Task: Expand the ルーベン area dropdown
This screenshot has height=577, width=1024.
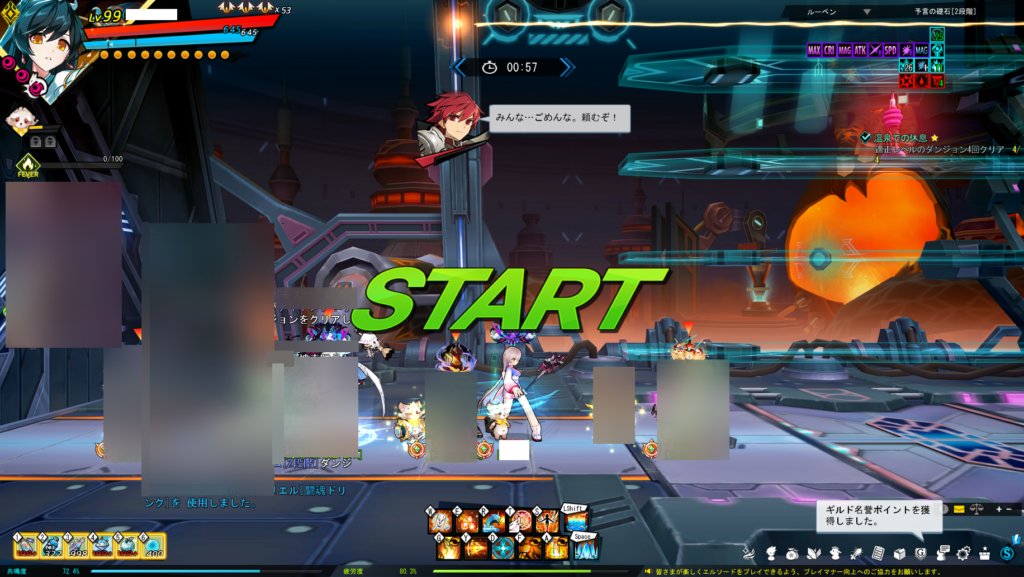Action: pos(867,12)
